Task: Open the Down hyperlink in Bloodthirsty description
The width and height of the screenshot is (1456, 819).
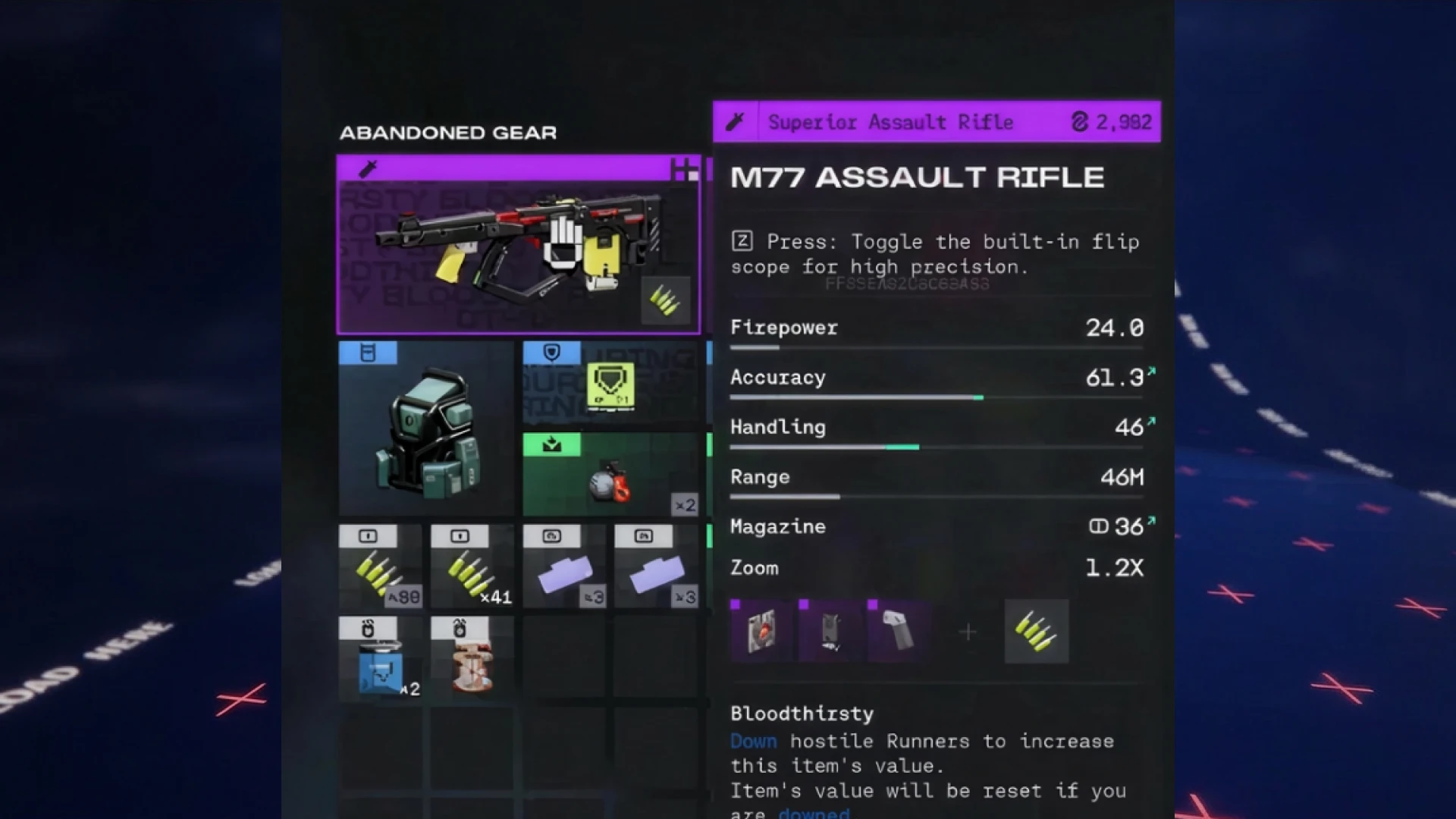Action: coord(753,741)
